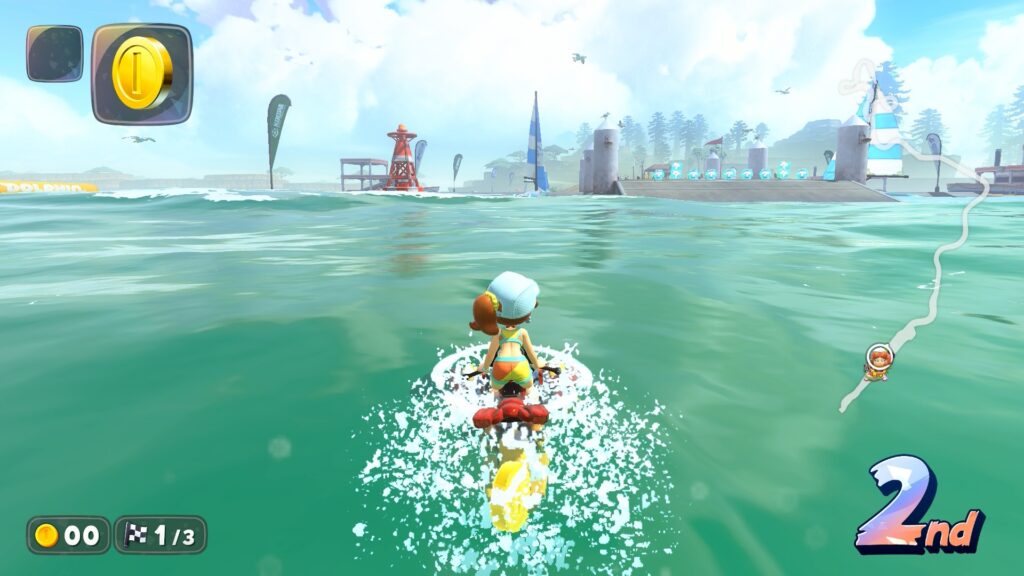1024x576 pixels.
Task: Click the empty secondary item slot
Action: coord(55,54)
